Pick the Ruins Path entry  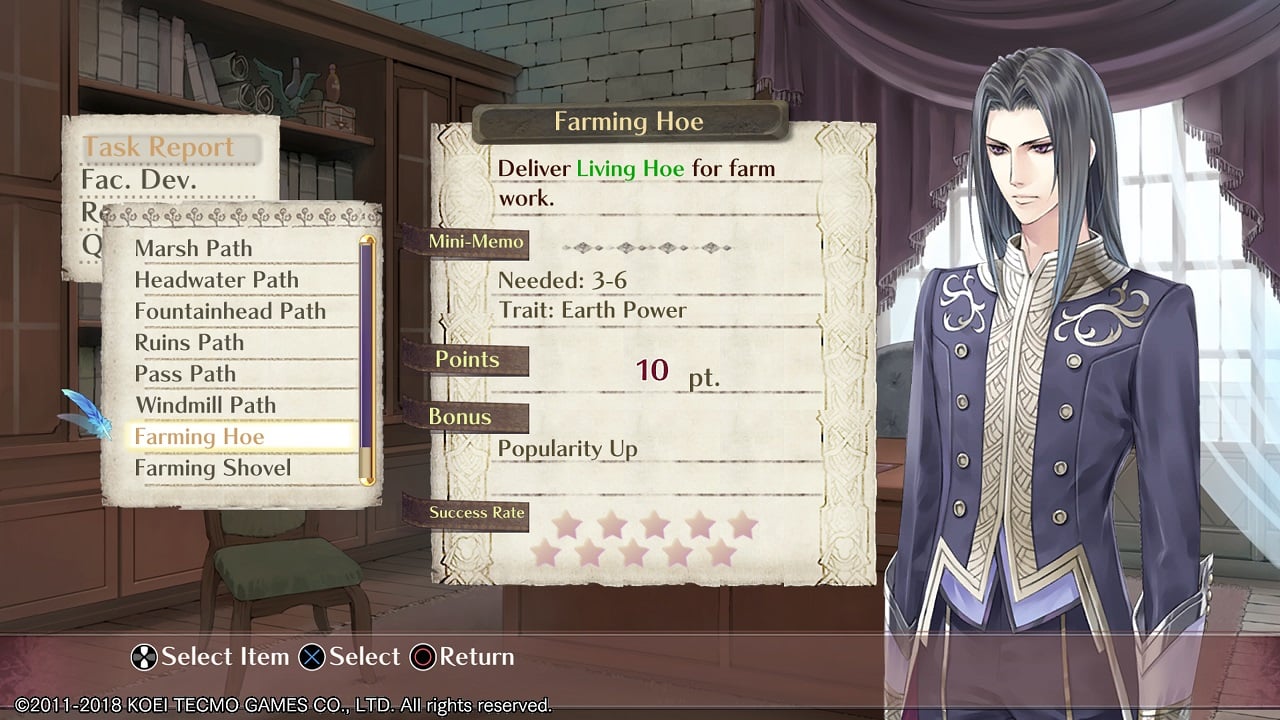189,342
